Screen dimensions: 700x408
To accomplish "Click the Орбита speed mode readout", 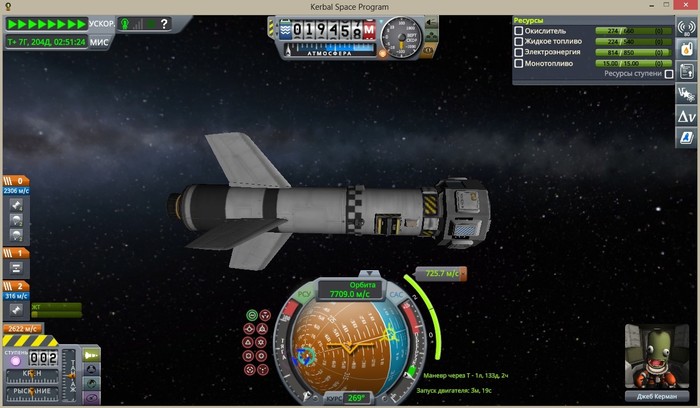I will point(343,290).
